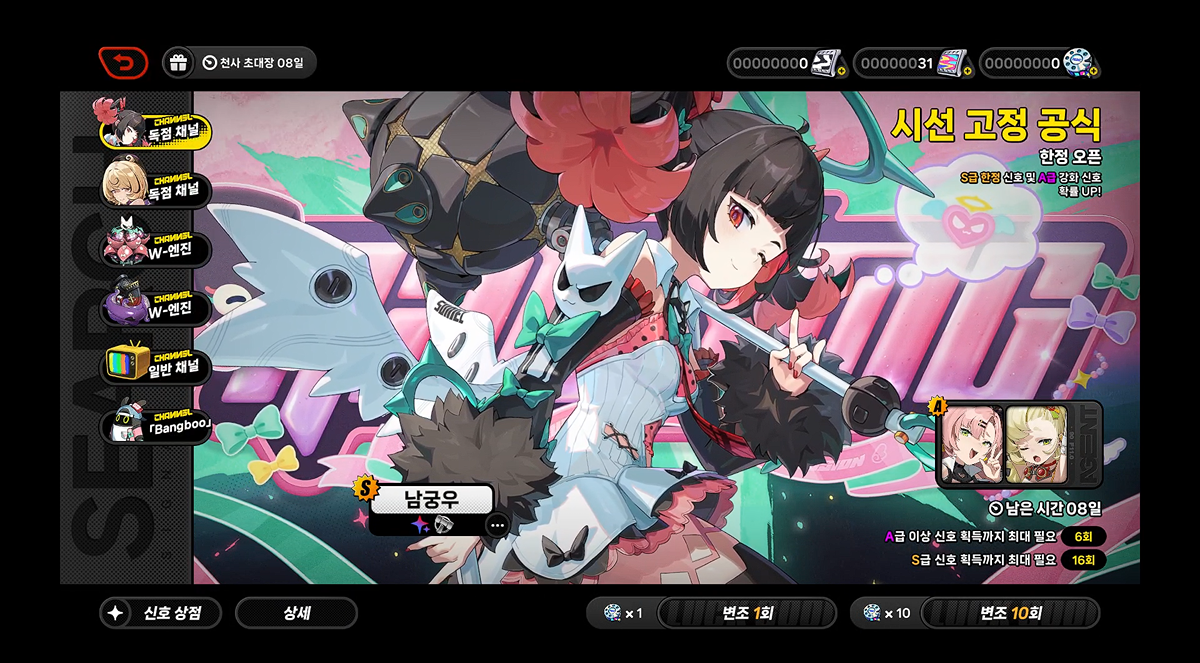Pull once with 변조 1회
The height and width of the screenshot is (663, 1200).
[746, 613]
